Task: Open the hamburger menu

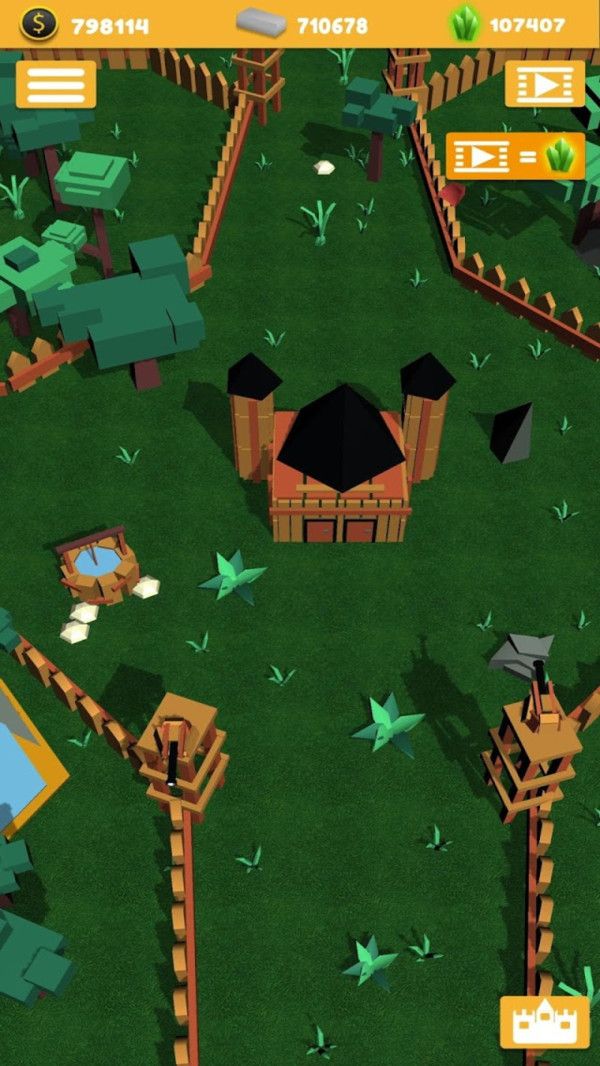Action: 56,84
